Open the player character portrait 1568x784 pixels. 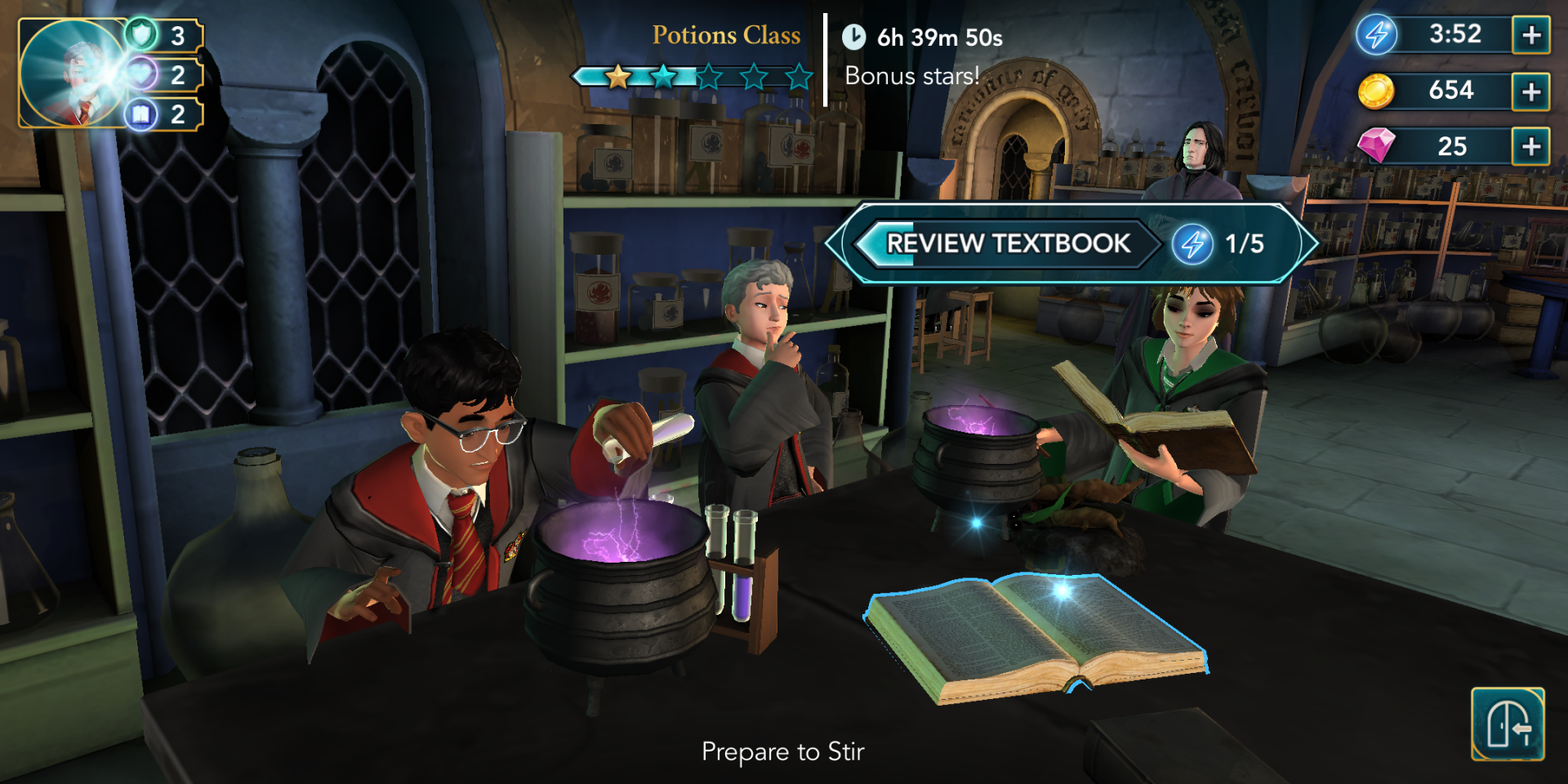click(x=72, y=73)
